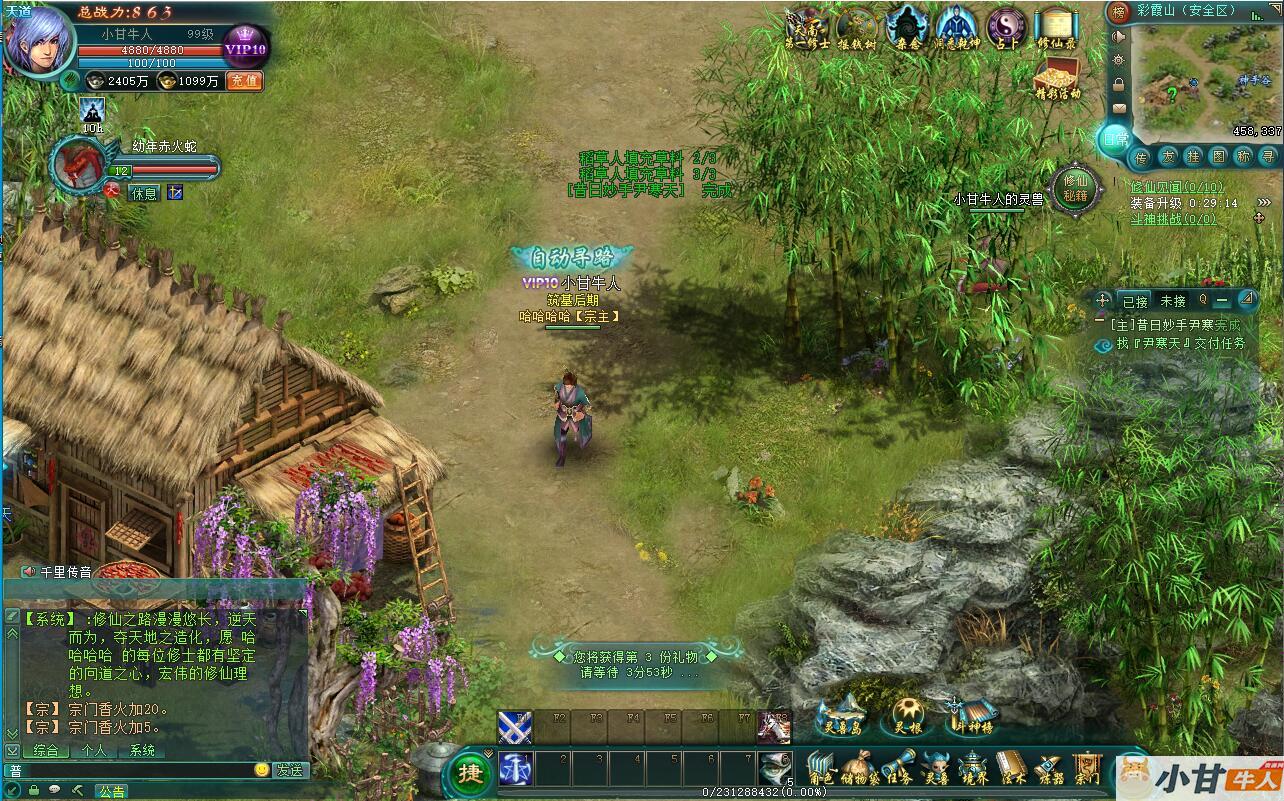Click the 充值 recharge button

pyautogui.click(x=245, y=81)
